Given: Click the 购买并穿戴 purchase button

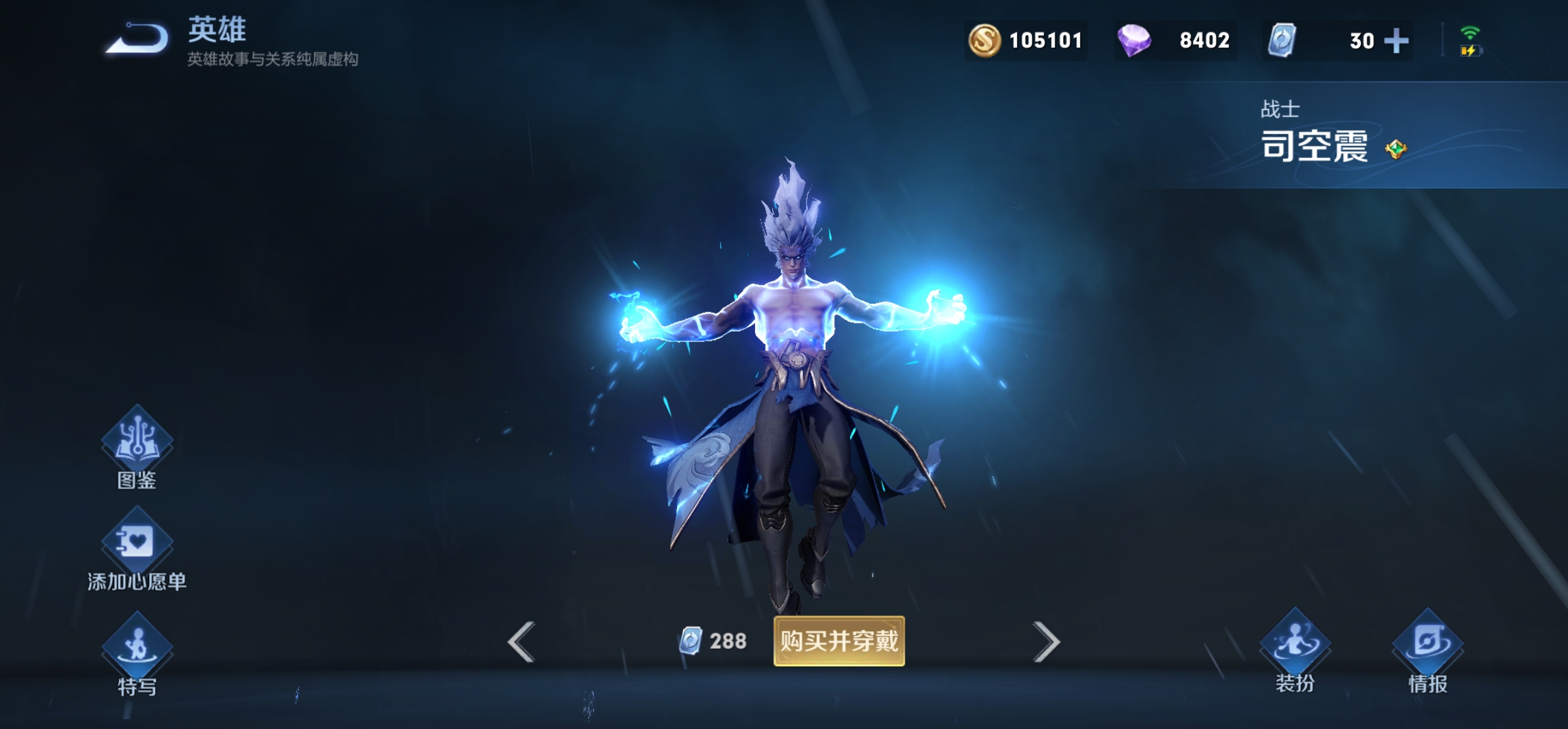Looking at the screenshot, I should tap(839, 641).
